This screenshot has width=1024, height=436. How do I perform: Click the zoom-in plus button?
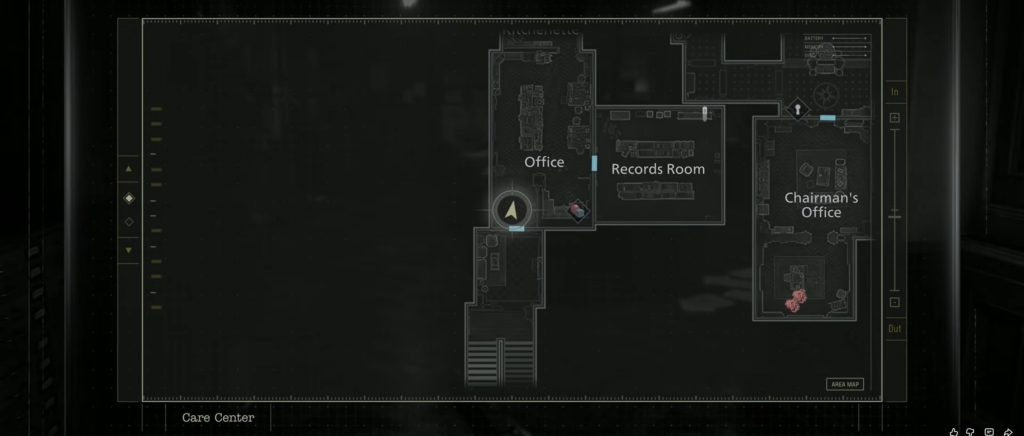pyautogui.click(x=895, y=118)
